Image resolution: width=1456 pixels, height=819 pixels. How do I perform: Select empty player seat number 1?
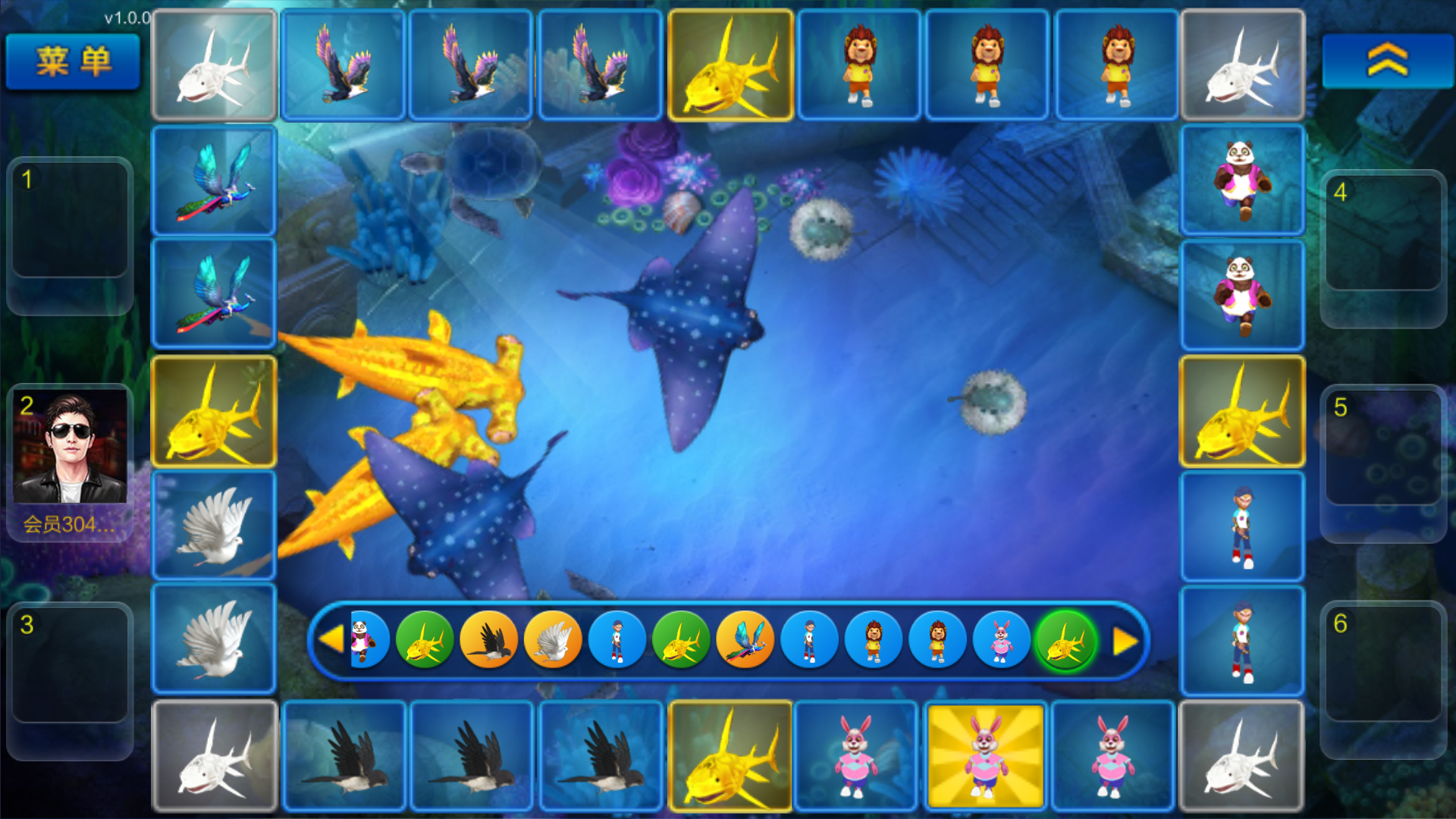(70, 219)
